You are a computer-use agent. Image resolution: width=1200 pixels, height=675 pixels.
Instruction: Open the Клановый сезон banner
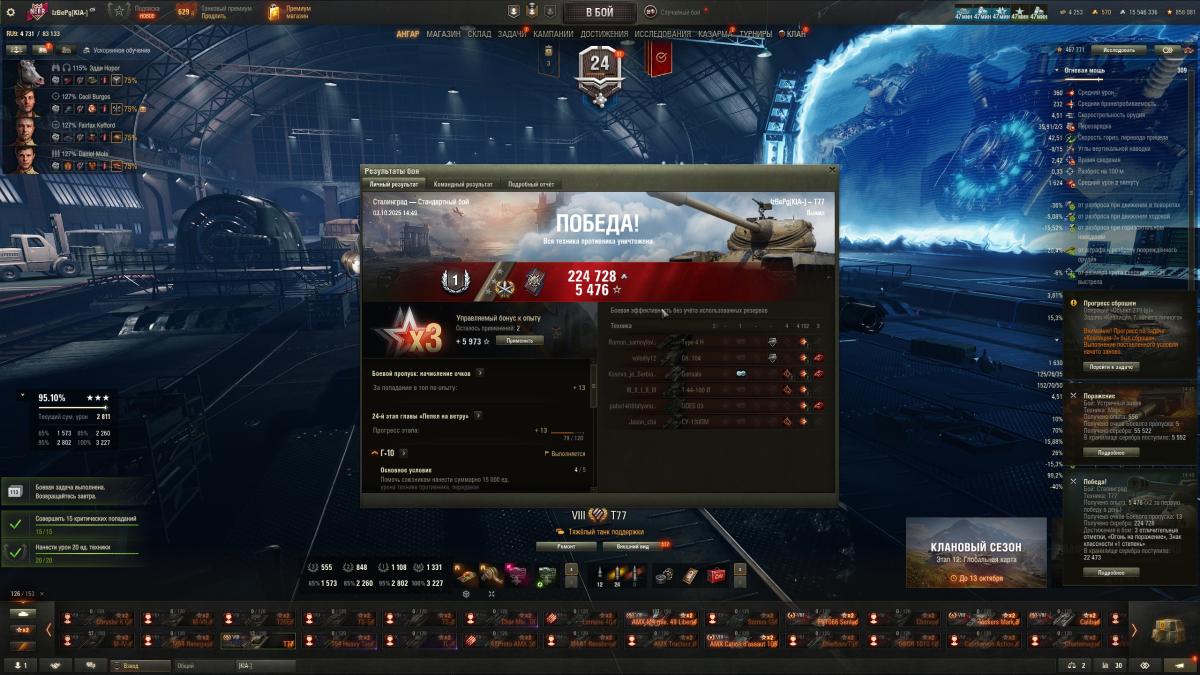[x=976, y=552]
